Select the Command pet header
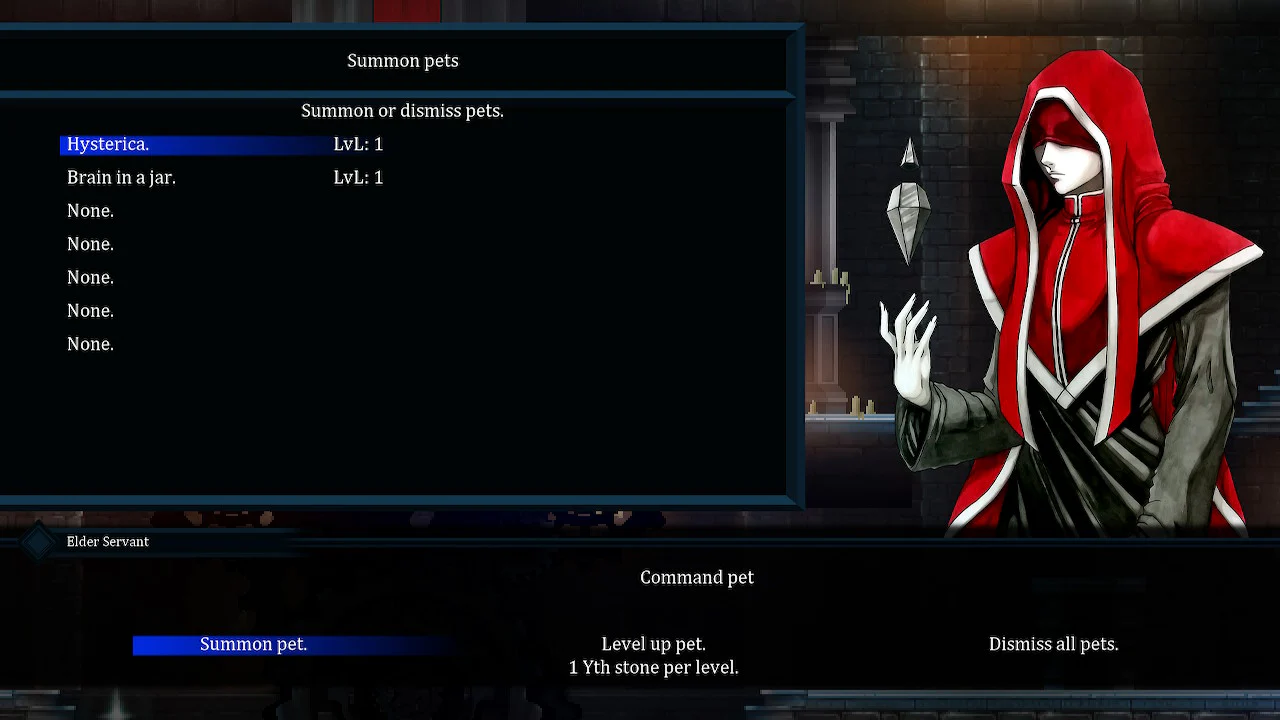This screenshot has width=1280, height=720. [x=697, y=577]
